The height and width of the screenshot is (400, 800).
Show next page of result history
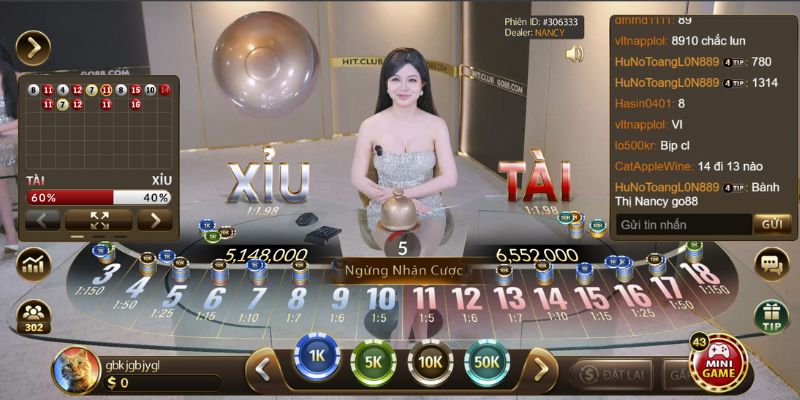click(155, 220)
